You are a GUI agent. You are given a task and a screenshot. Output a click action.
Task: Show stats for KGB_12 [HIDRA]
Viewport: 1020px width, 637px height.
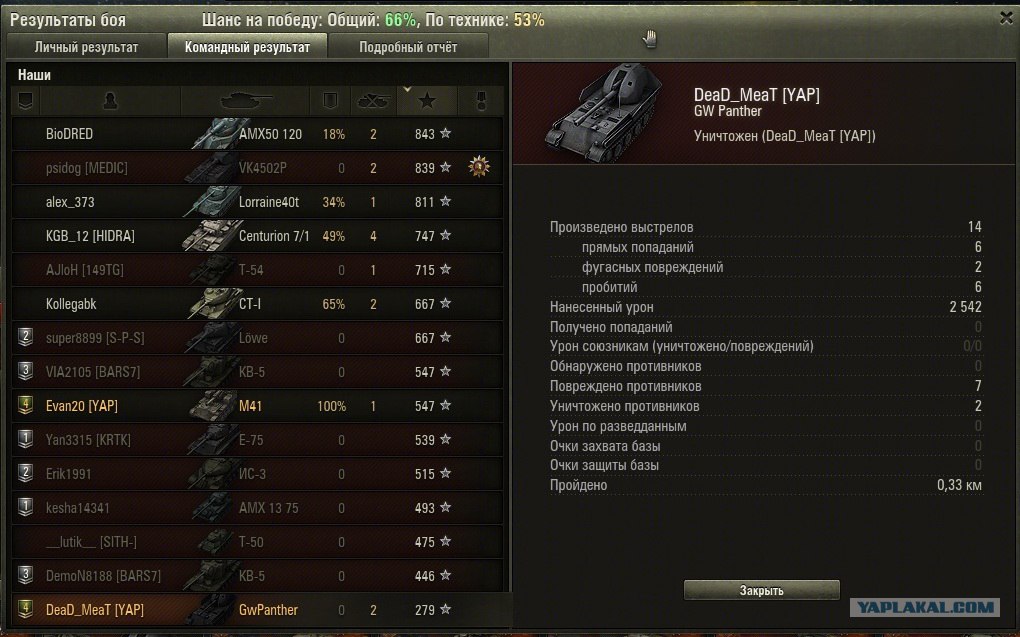pos(258,236)
